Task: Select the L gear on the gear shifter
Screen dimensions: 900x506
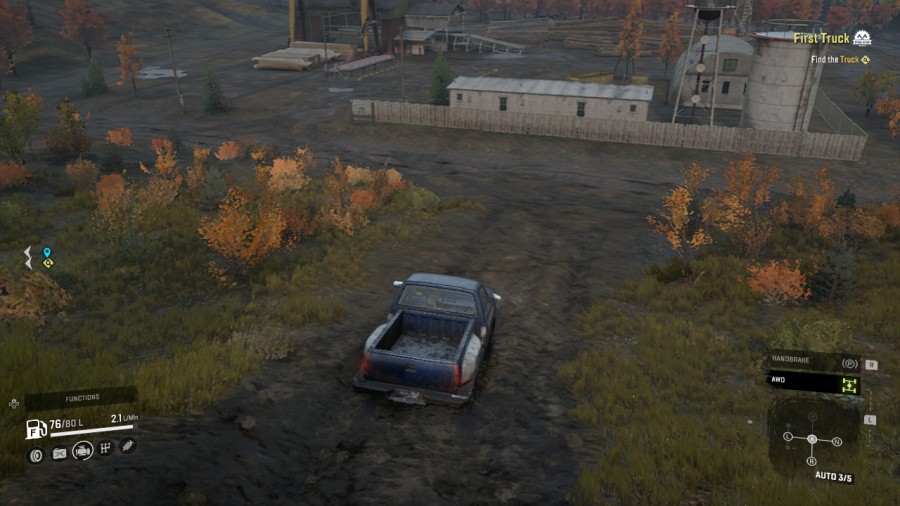Action: pos(788,437)
